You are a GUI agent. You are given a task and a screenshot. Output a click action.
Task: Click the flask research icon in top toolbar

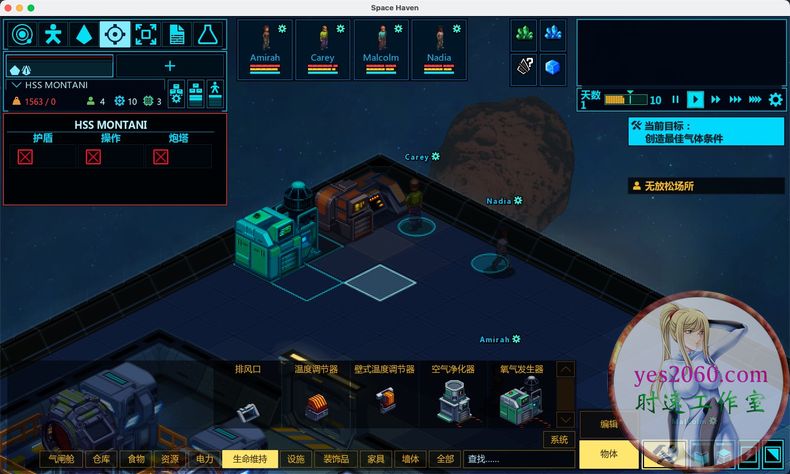point(208,35)
